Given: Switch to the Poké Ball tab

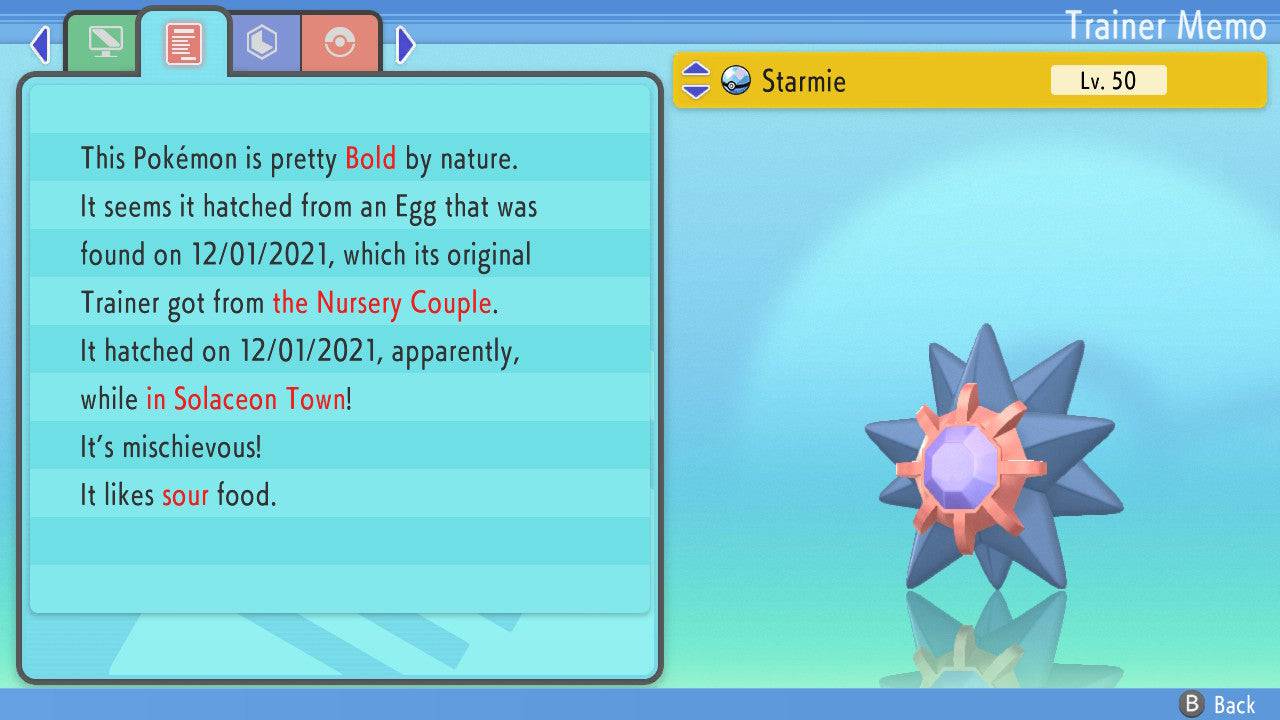Looking at the screenshot, I should click(340, 43).
